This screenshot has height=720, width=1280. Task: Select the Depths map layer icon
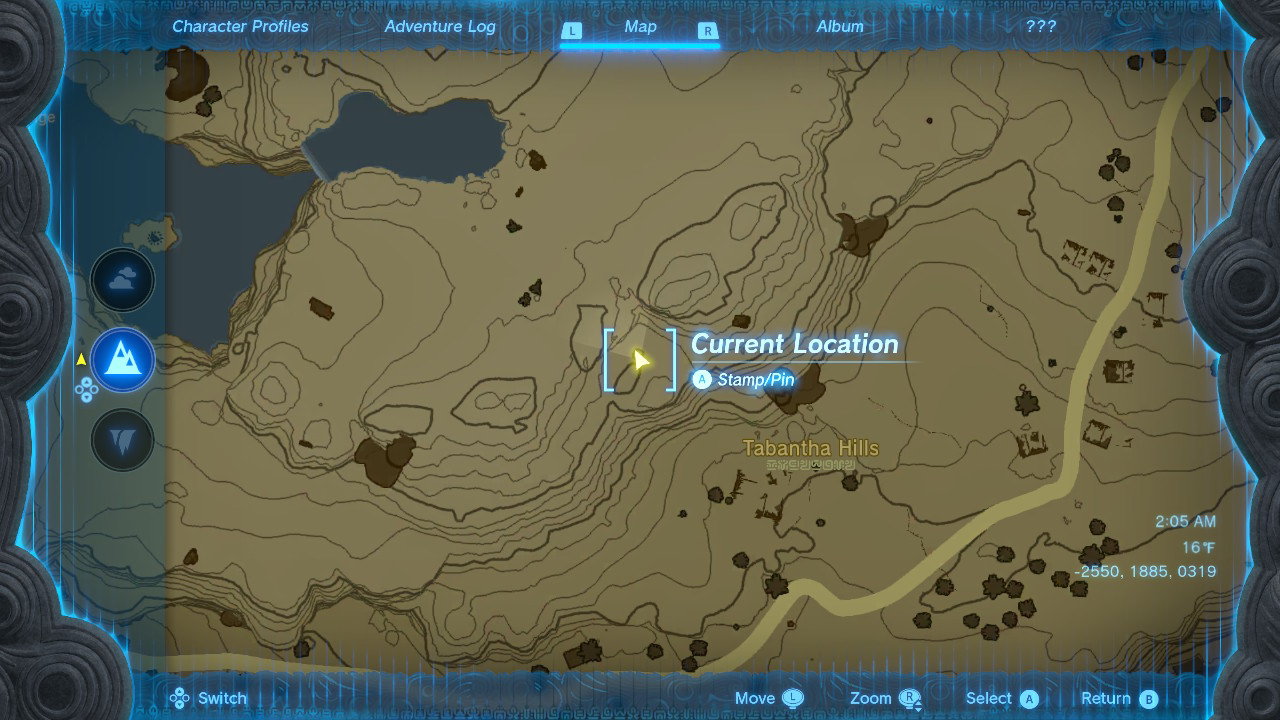tap(122, 439)
